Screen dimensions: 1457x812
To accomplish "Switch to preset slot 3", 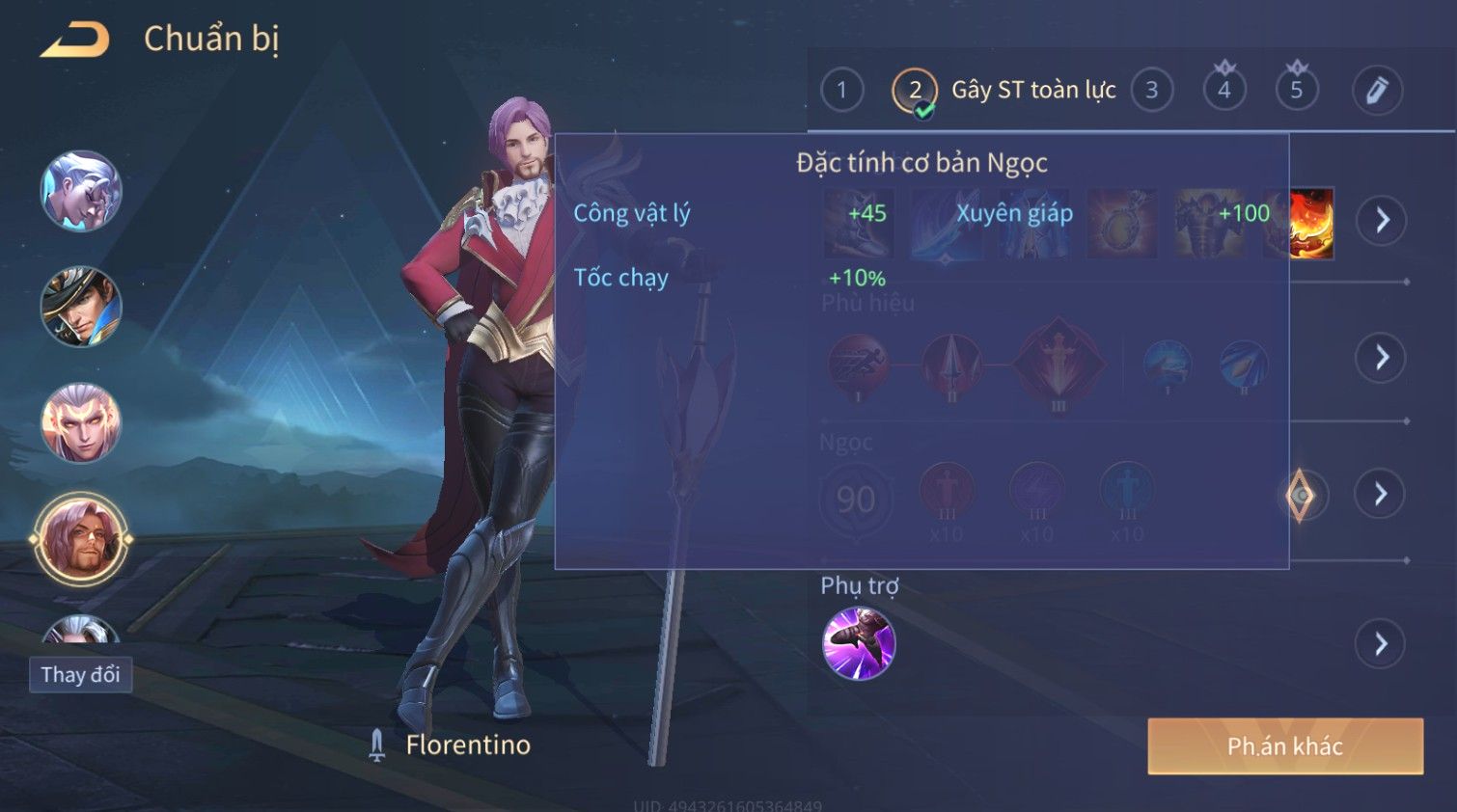I will [x=1151, y=91].
